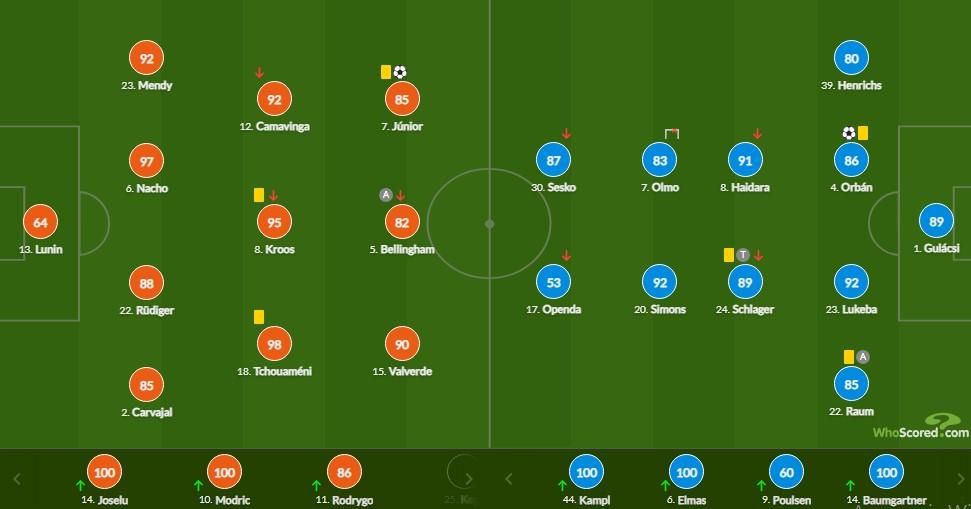
Task: Open the WhoScored.com logo link
Action: coord(920,428)
